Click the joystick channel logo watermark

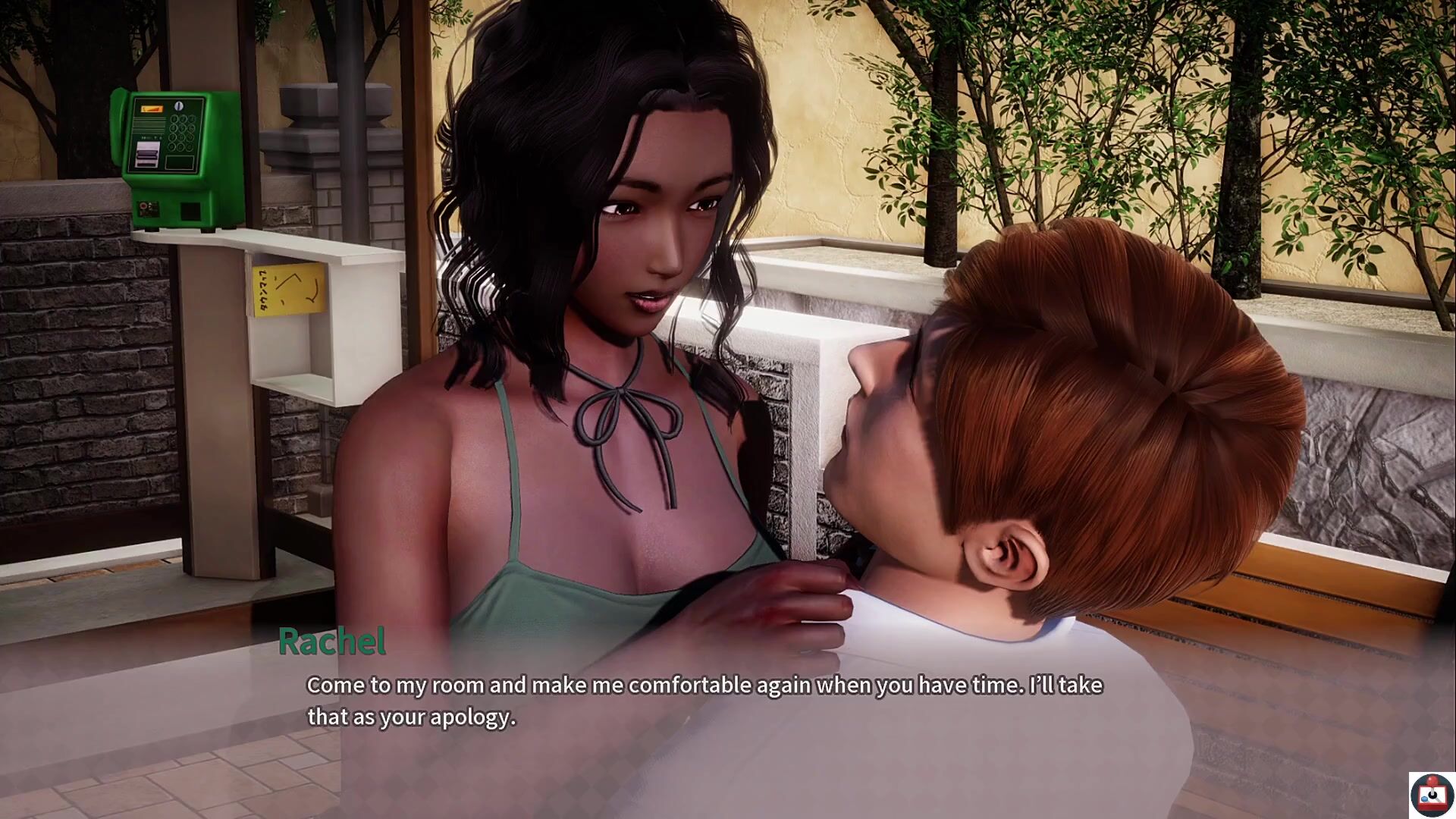click(x=1431, y=795)
